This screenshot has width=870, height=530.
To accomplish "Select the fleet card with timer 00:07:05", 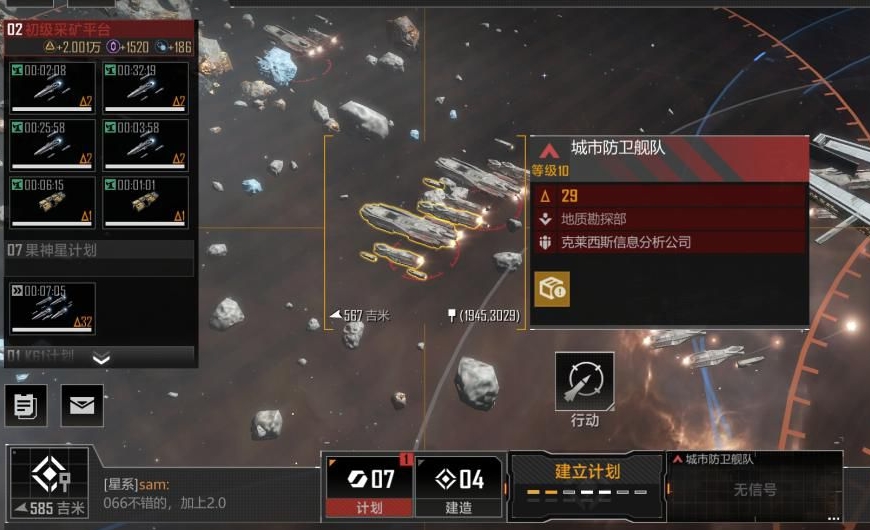I will 52,308.
